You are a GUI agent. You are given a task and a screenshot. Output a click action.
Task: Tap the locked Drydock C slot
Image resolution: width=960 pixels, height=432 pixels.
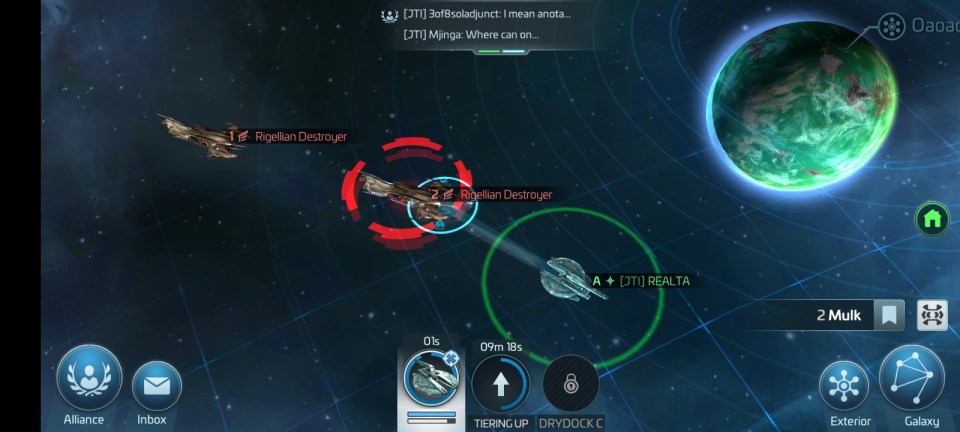pyautogui.click(x=570, y=383)
